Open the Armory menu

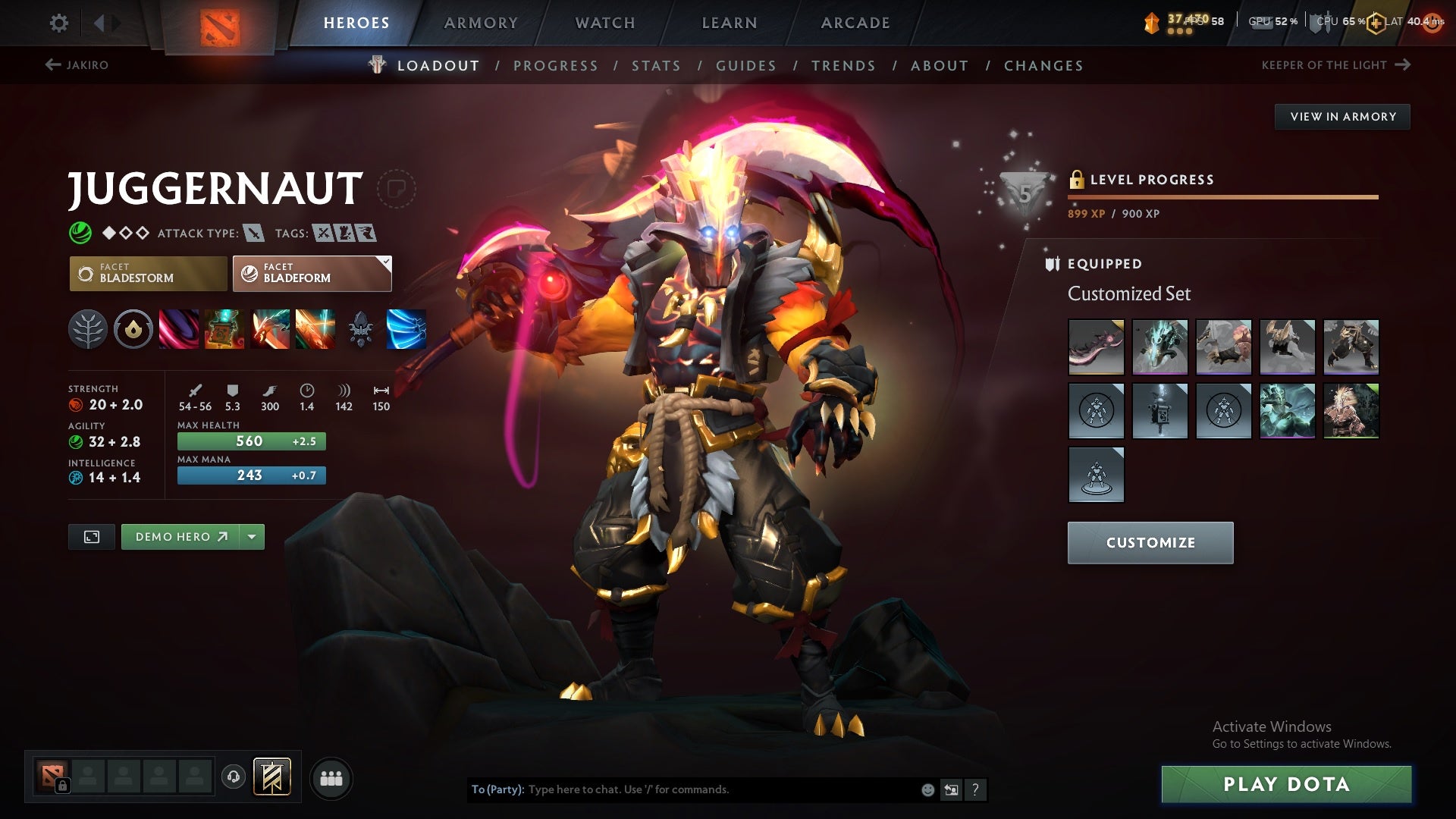[481, 23]
